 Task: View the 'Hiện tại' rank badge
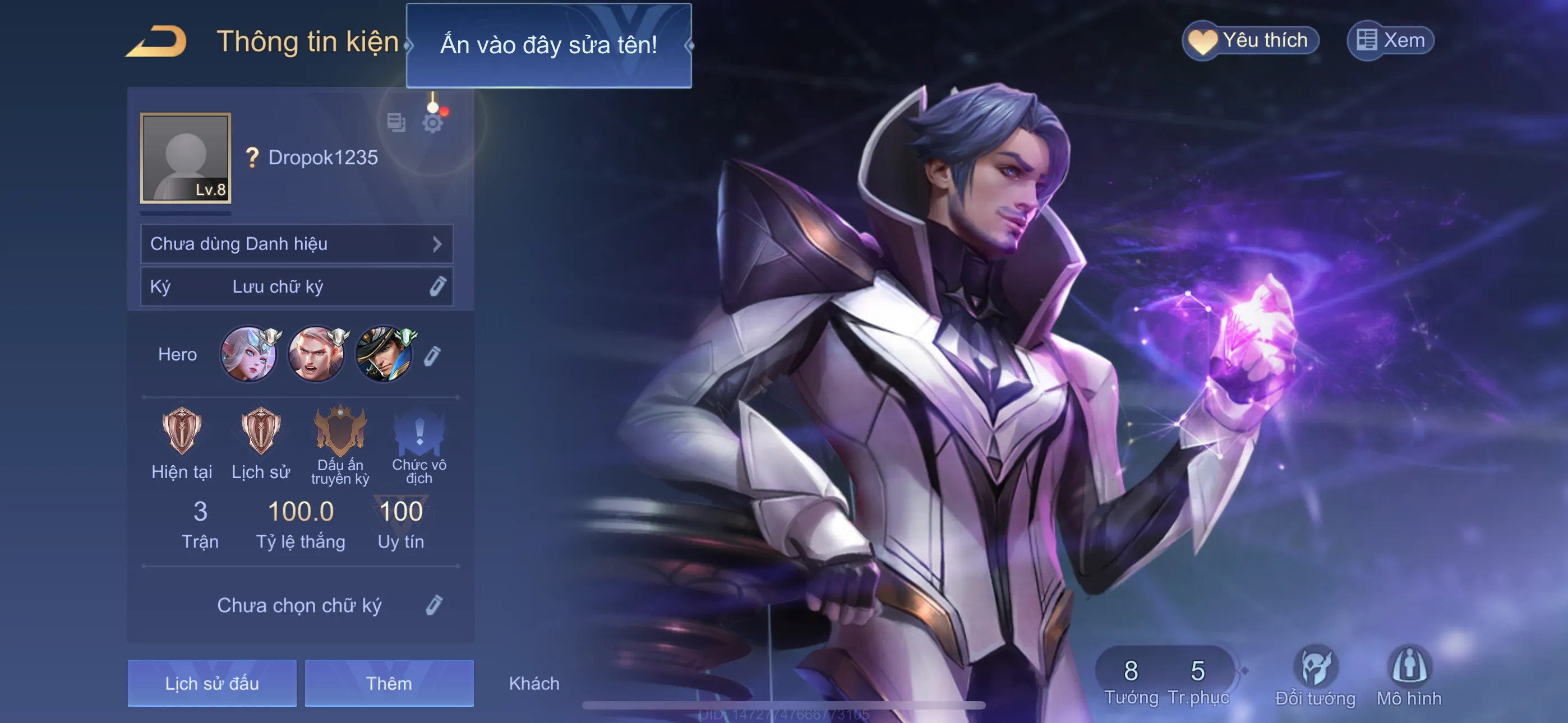pos(181,432)
